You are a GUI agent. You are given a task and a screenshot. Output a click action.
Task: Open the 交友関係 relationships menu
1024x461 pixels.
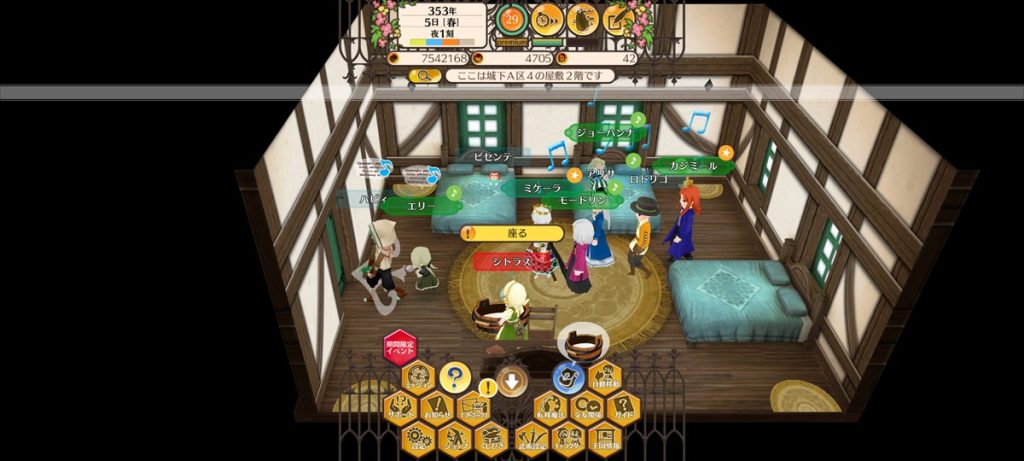click(x=587, y=408)
